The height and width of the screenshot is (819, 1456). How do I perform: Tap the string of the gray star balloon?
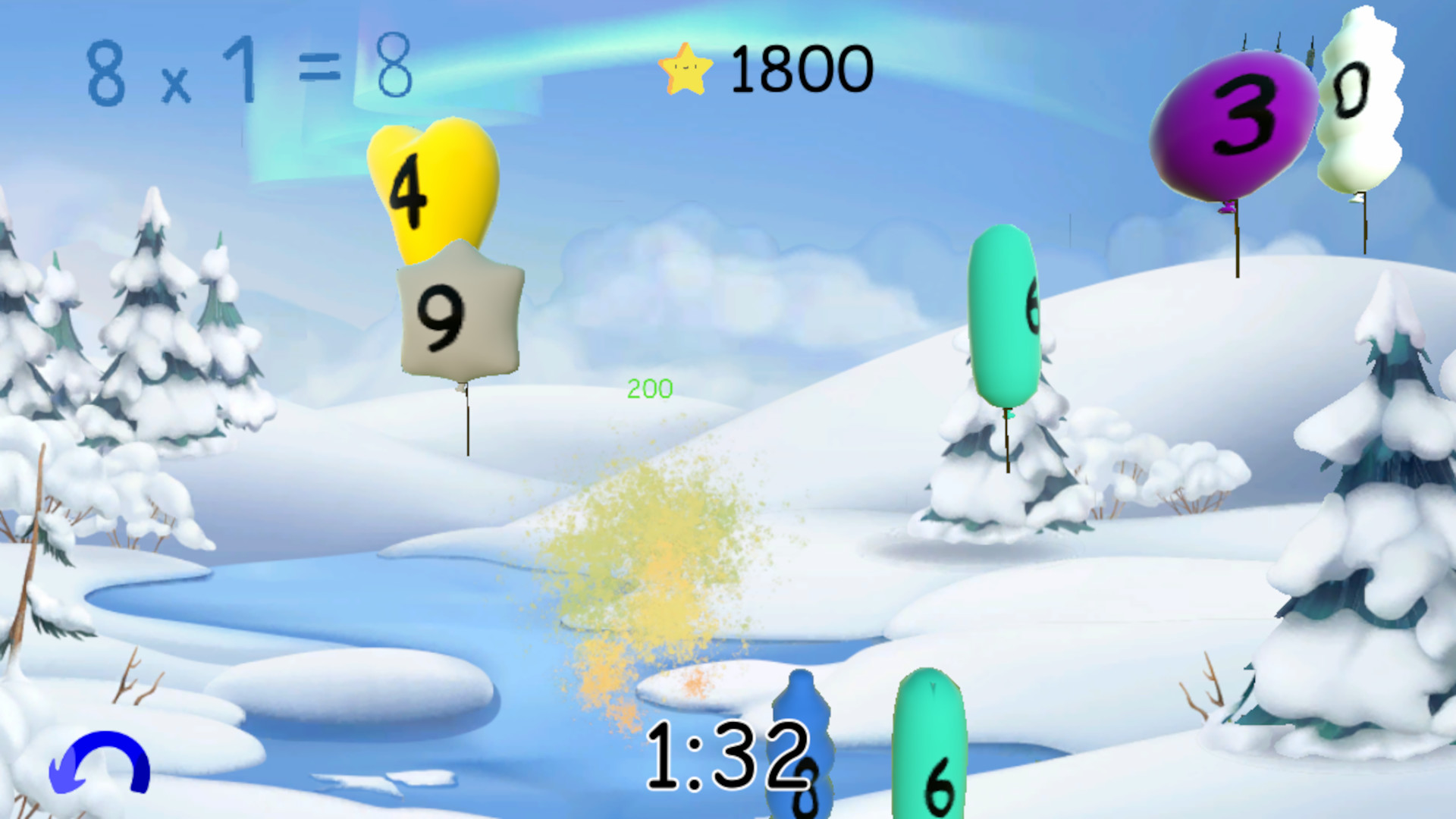click(x=466, y=425)
